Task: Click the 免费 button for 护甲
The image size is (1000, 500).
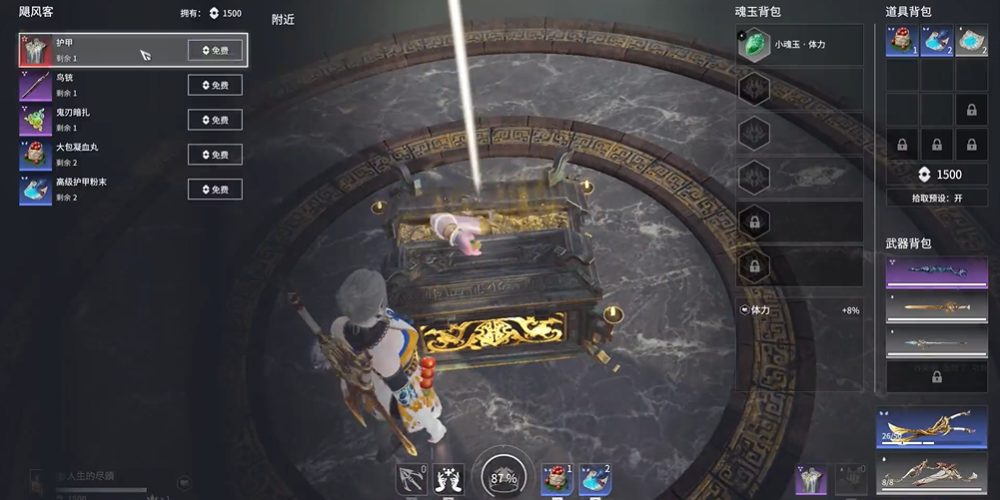Action: pyautogui.click(x=215, y=50)
